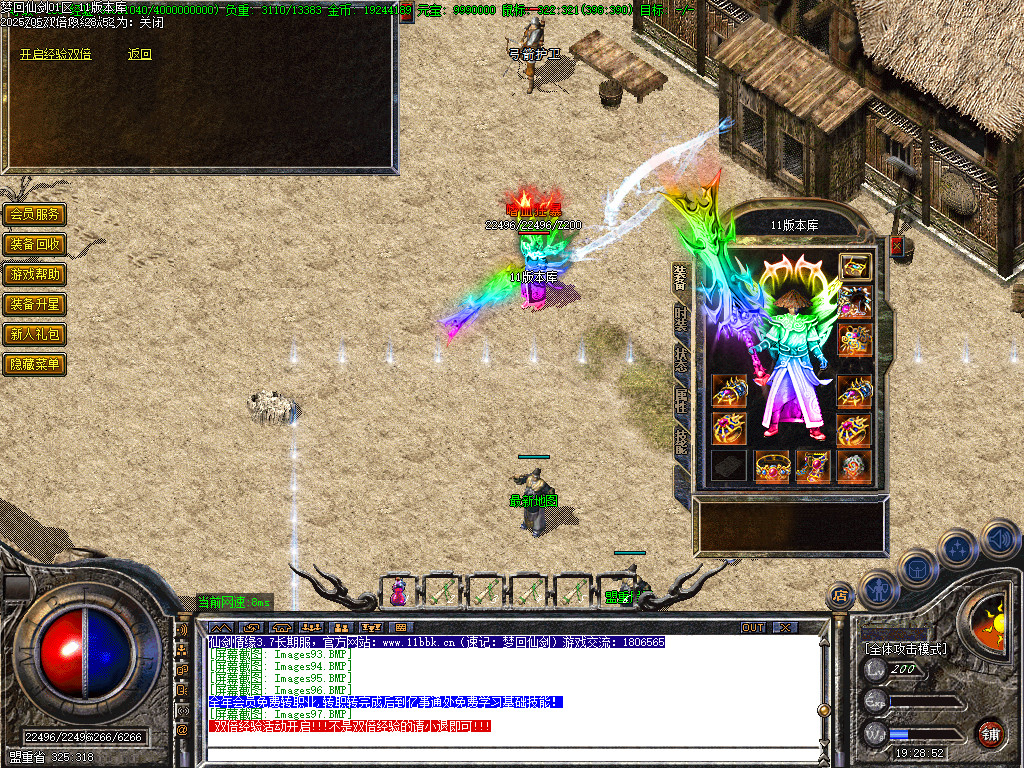Open the 属性 attributes tab

pyautogui.click(x=681, y=402)
